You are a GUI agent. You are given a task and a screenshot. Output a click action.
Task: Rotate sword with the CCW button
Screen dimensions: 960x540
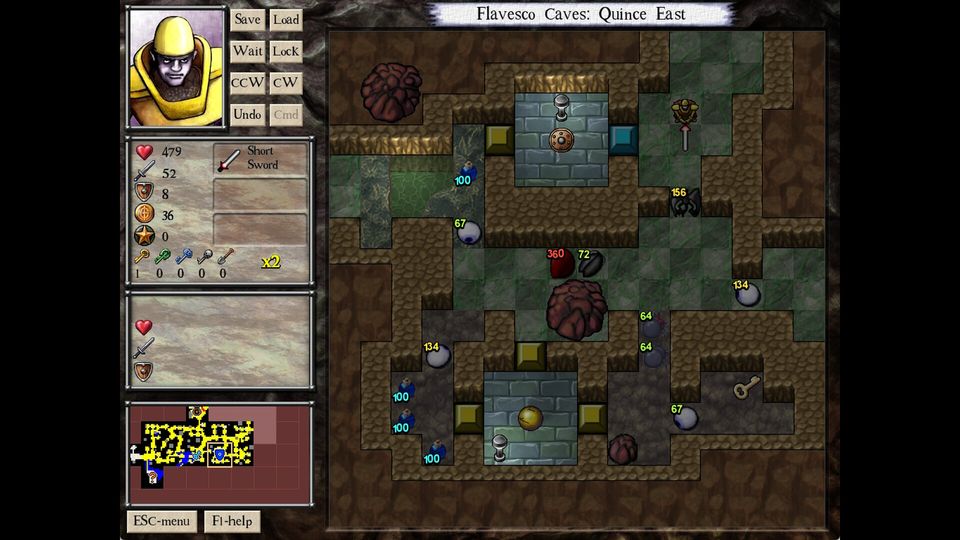(x=247, y=83)
